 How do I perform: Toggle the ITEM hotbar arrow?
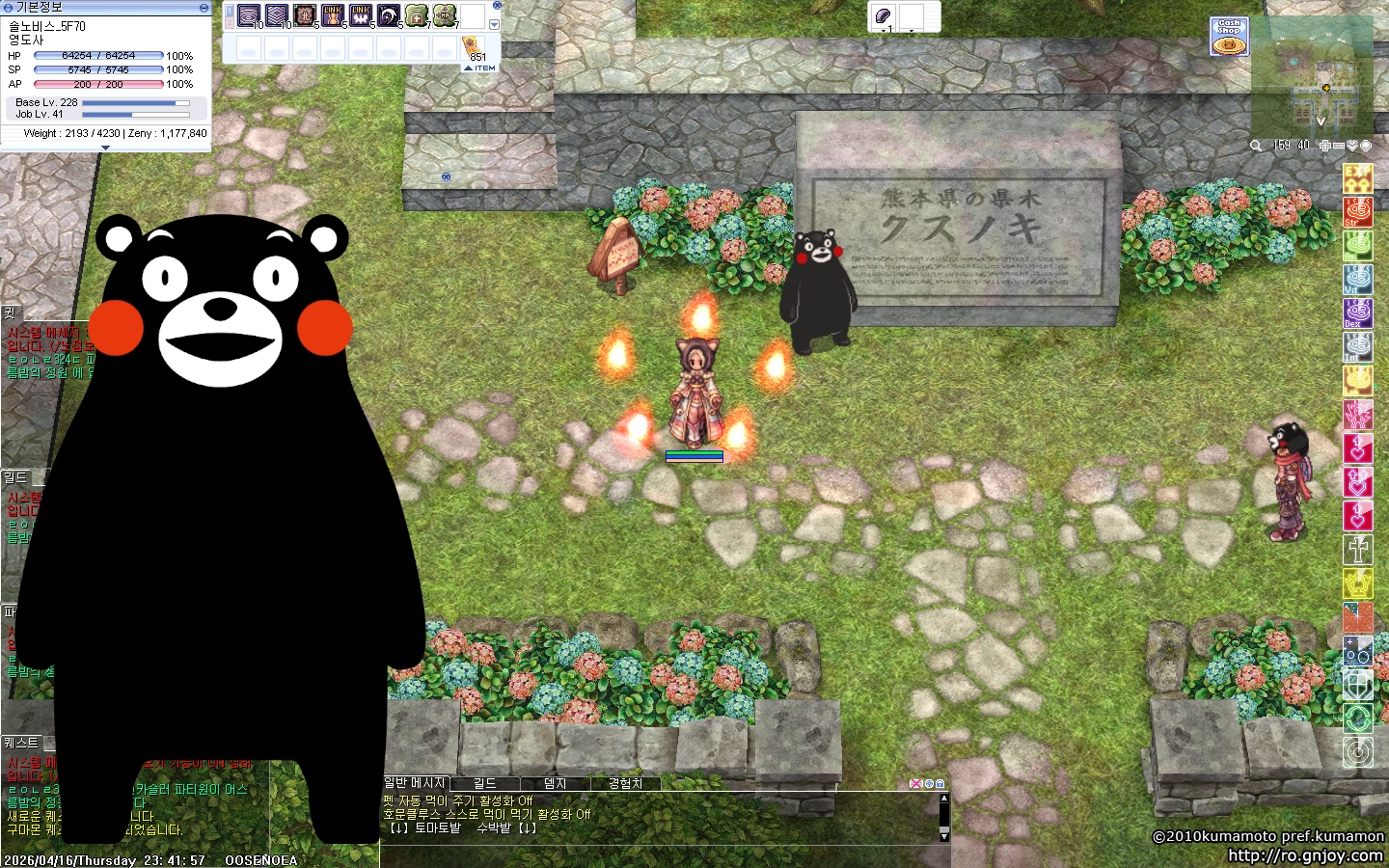[x=480, y=68]
